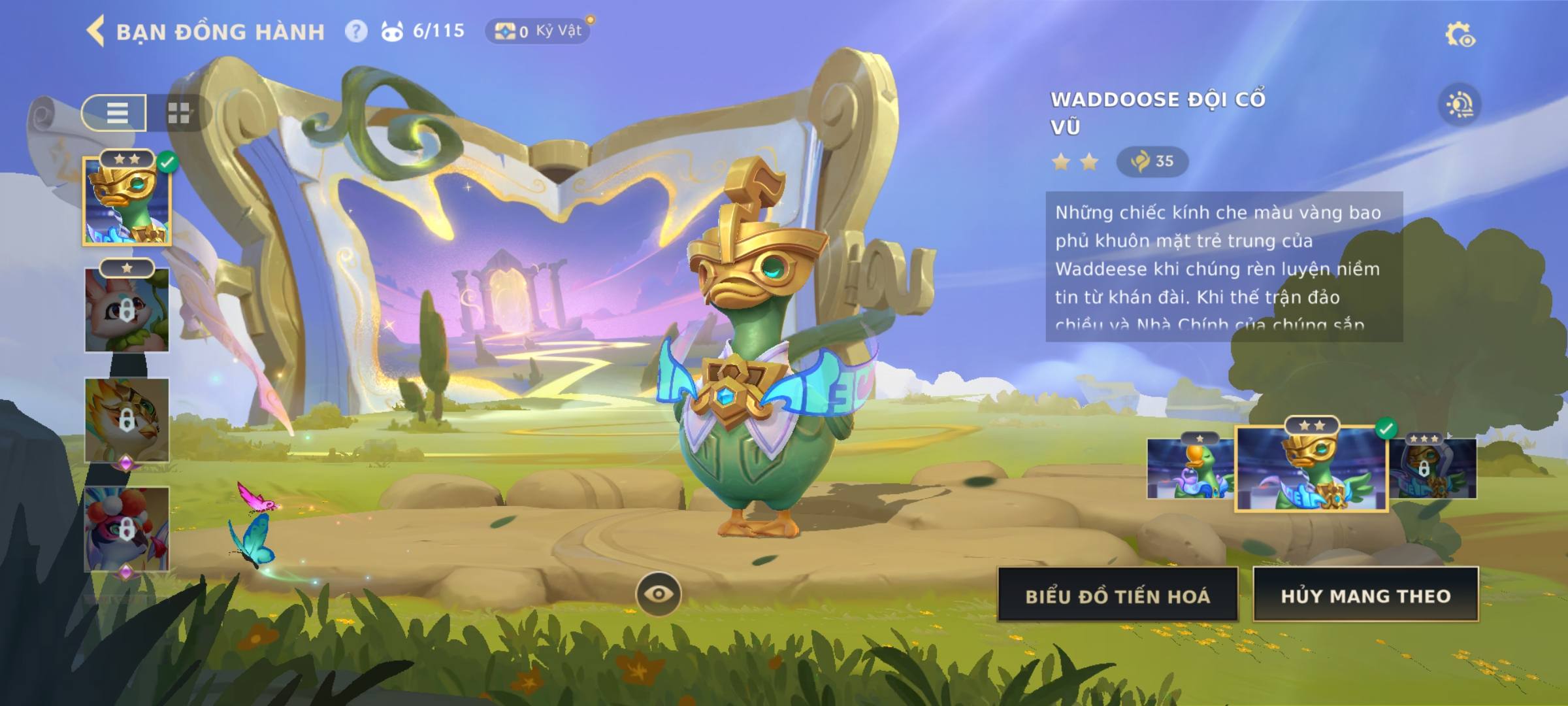Open the gear settings icon
Image resolution: width=1568 pixels, height=706 pixels.
click(1460, 35)
